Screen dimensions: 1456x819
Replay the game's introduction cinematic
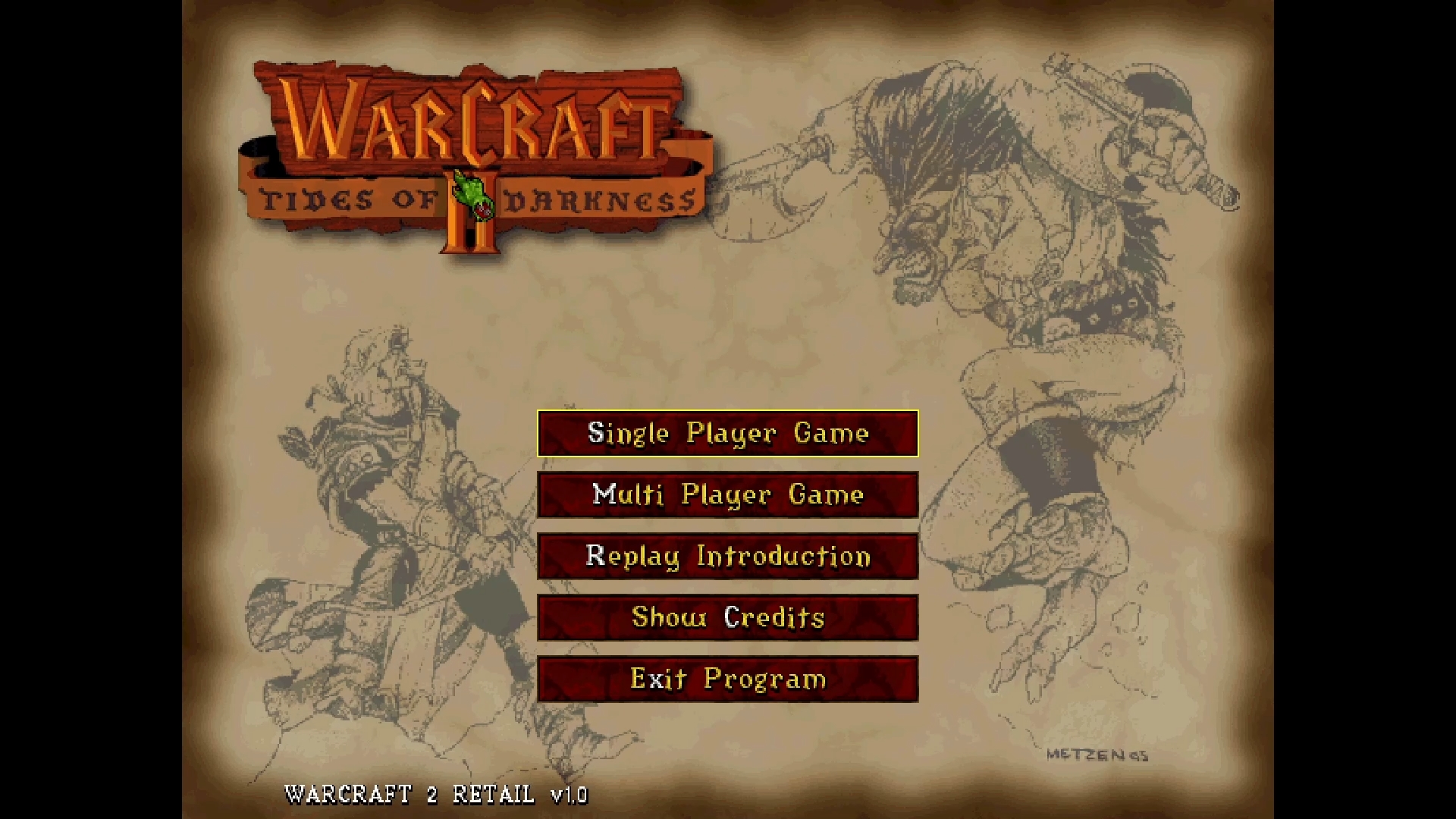click(x=726, y=556)
